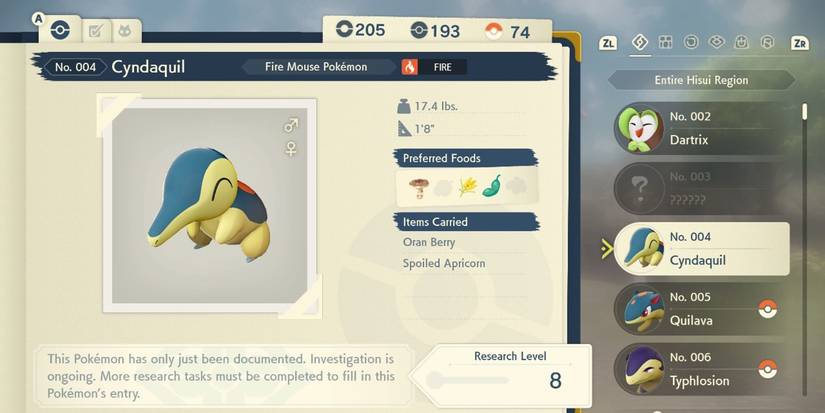Switch to the research tasks checklist tab
The width and height of the screenshot is (825, 413).
pos(97,31)
